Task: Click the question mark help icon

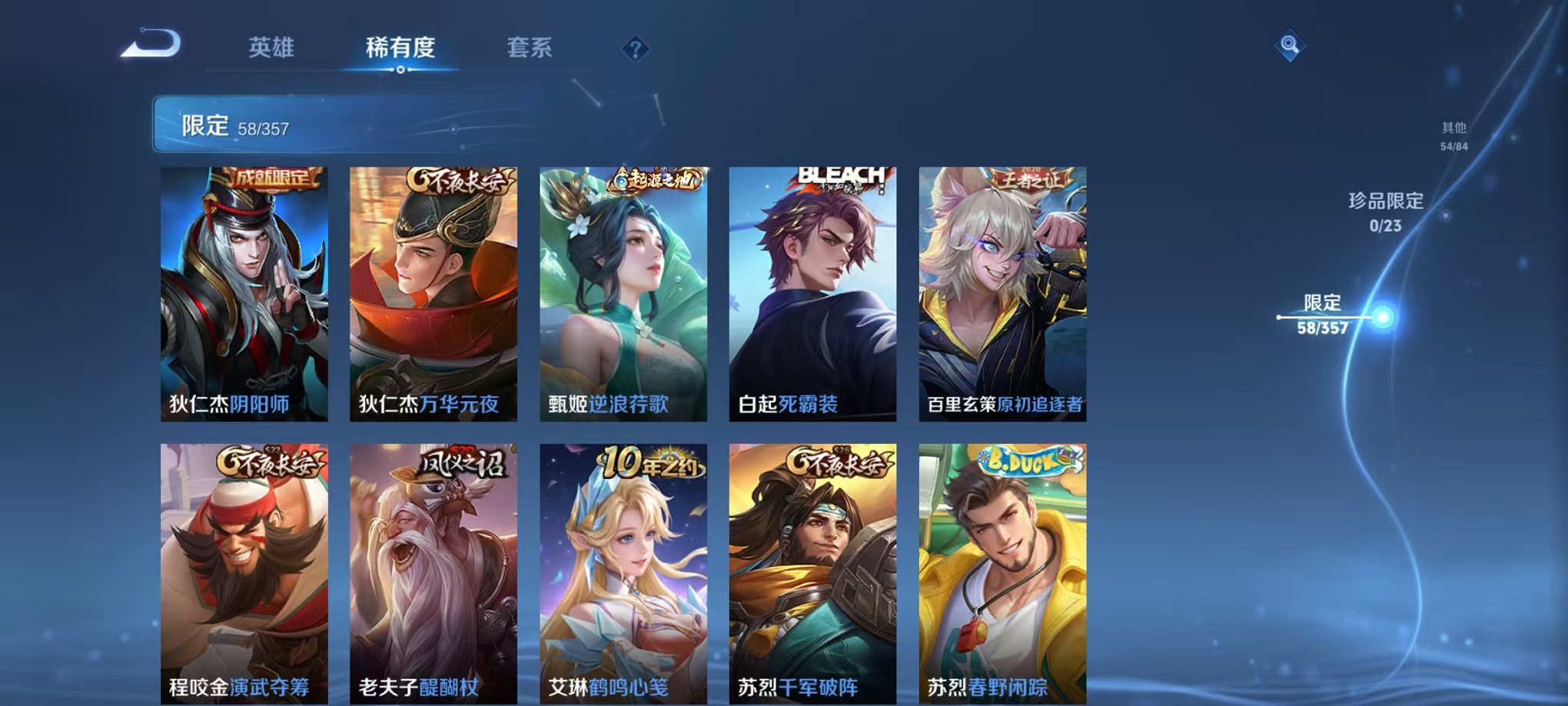Action: click(633, 50)
